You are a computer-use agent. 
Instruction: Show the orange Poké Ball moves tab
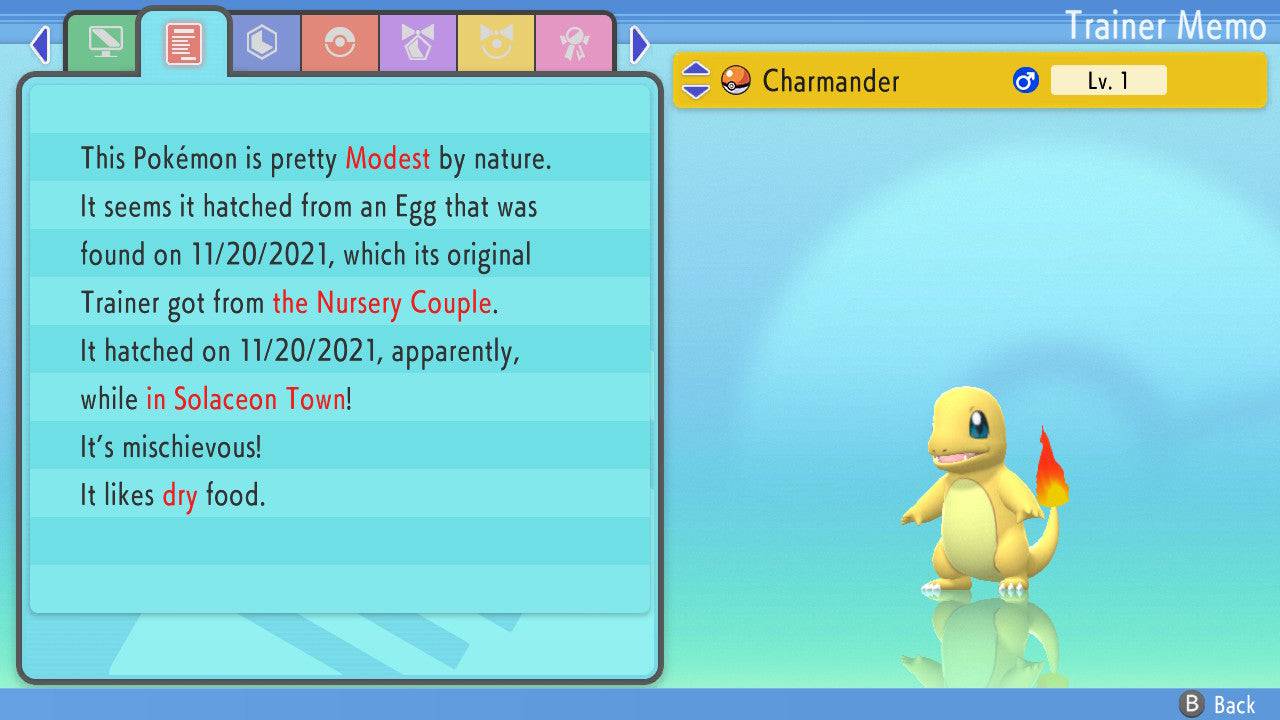coord(340,43)
